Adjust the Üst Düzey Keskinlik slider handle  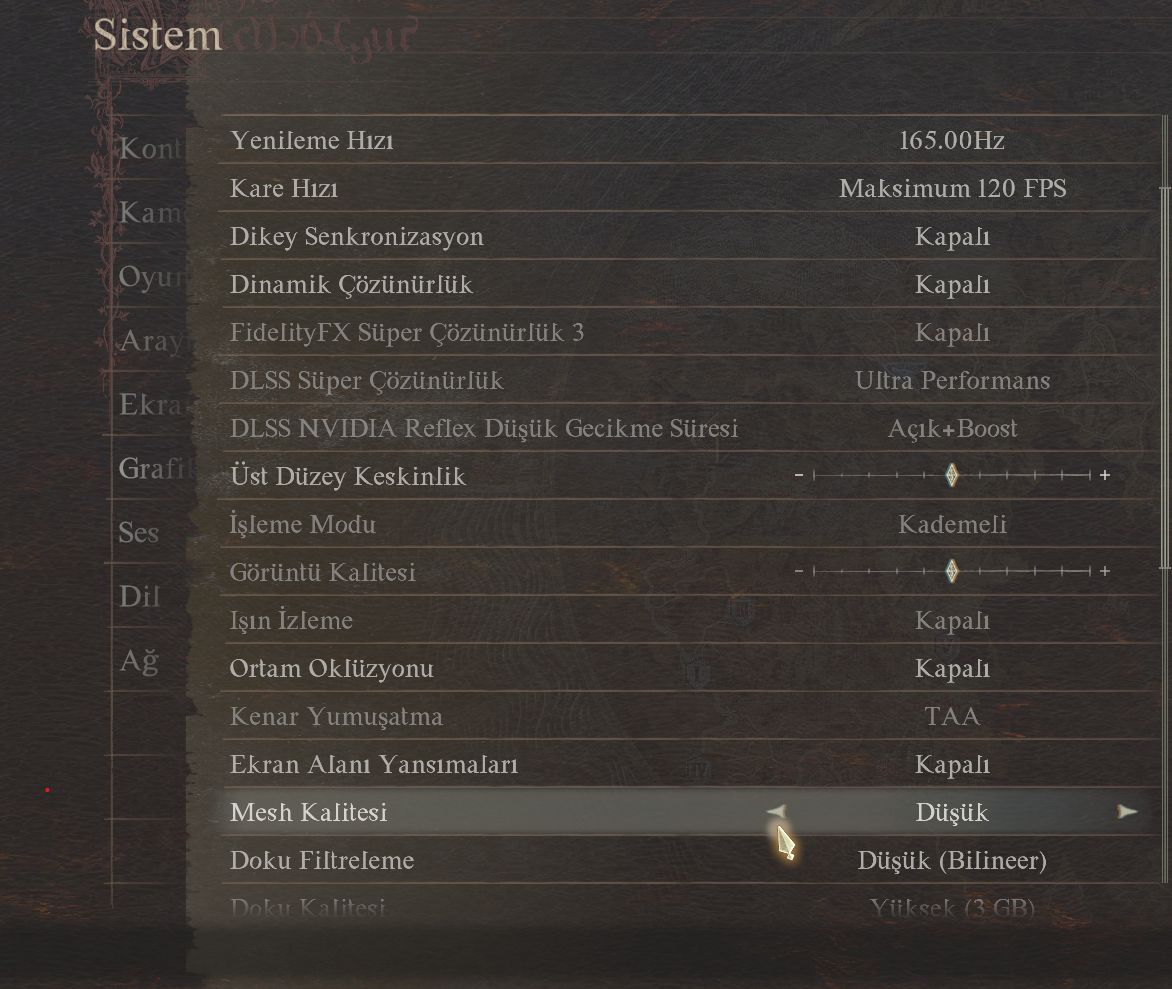(x=952, y=476)
